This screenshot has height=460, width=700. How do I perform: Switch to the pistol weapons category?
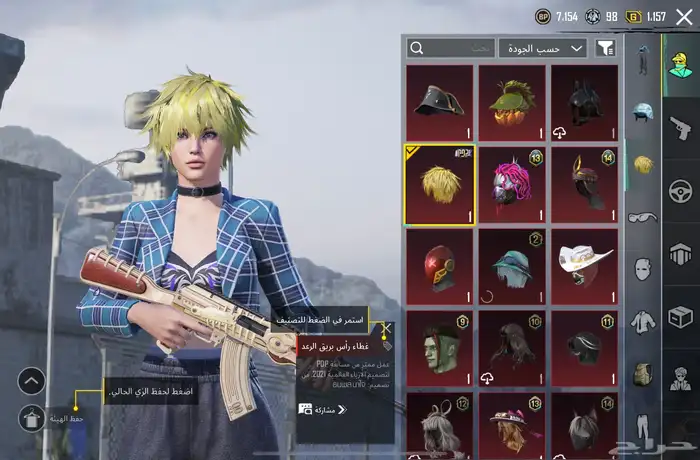coord(682,128)
